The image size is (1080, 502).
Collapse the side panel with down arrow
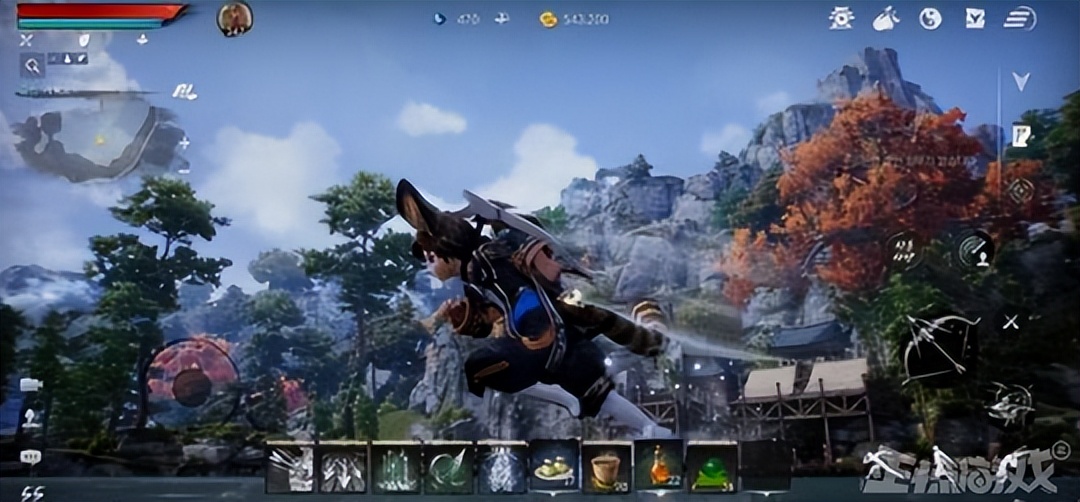1020,82
